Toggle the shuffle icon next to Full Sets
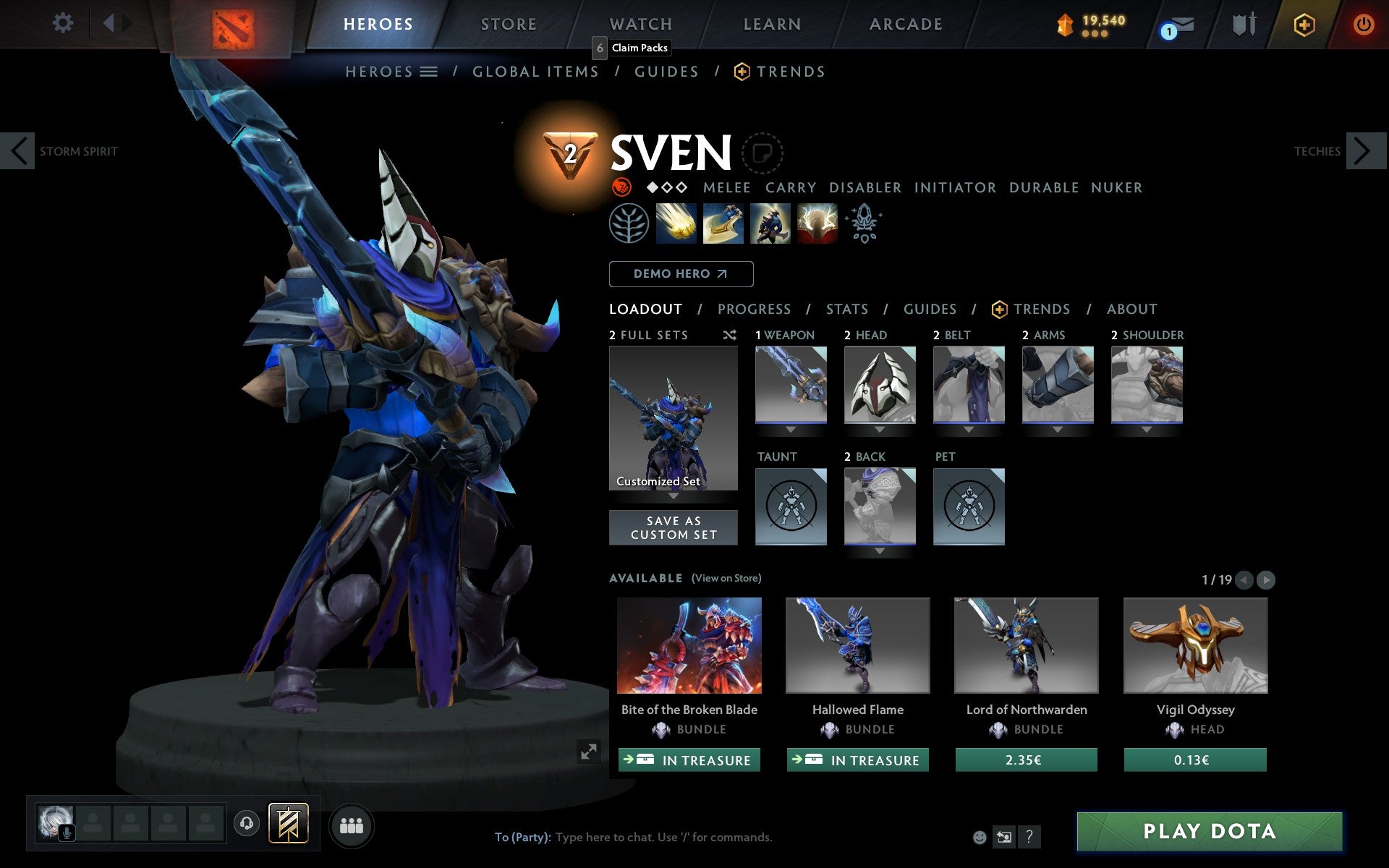 click(x=729, y=335)
